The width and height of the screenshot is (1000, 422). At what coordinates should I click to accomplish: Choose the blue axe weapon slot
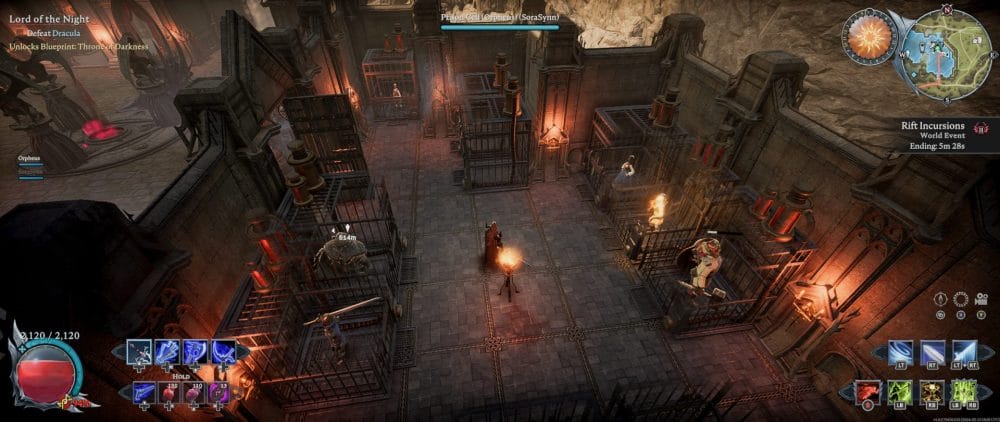coord(196,352)
